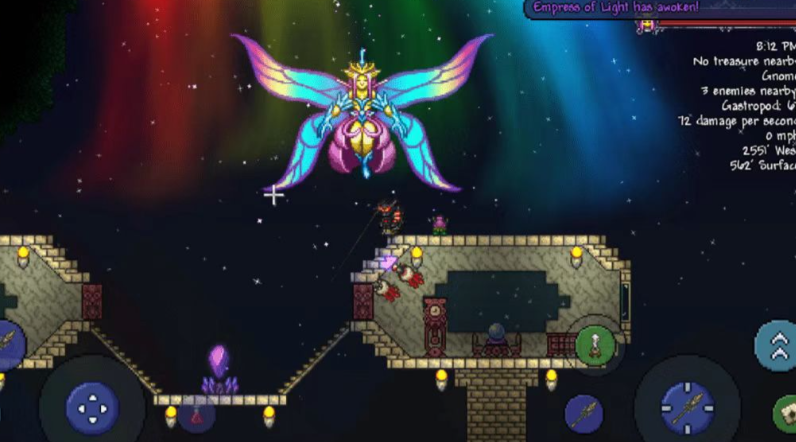
Task: Tap the spear attack aim joystick
Action: (x=687, y=407)
